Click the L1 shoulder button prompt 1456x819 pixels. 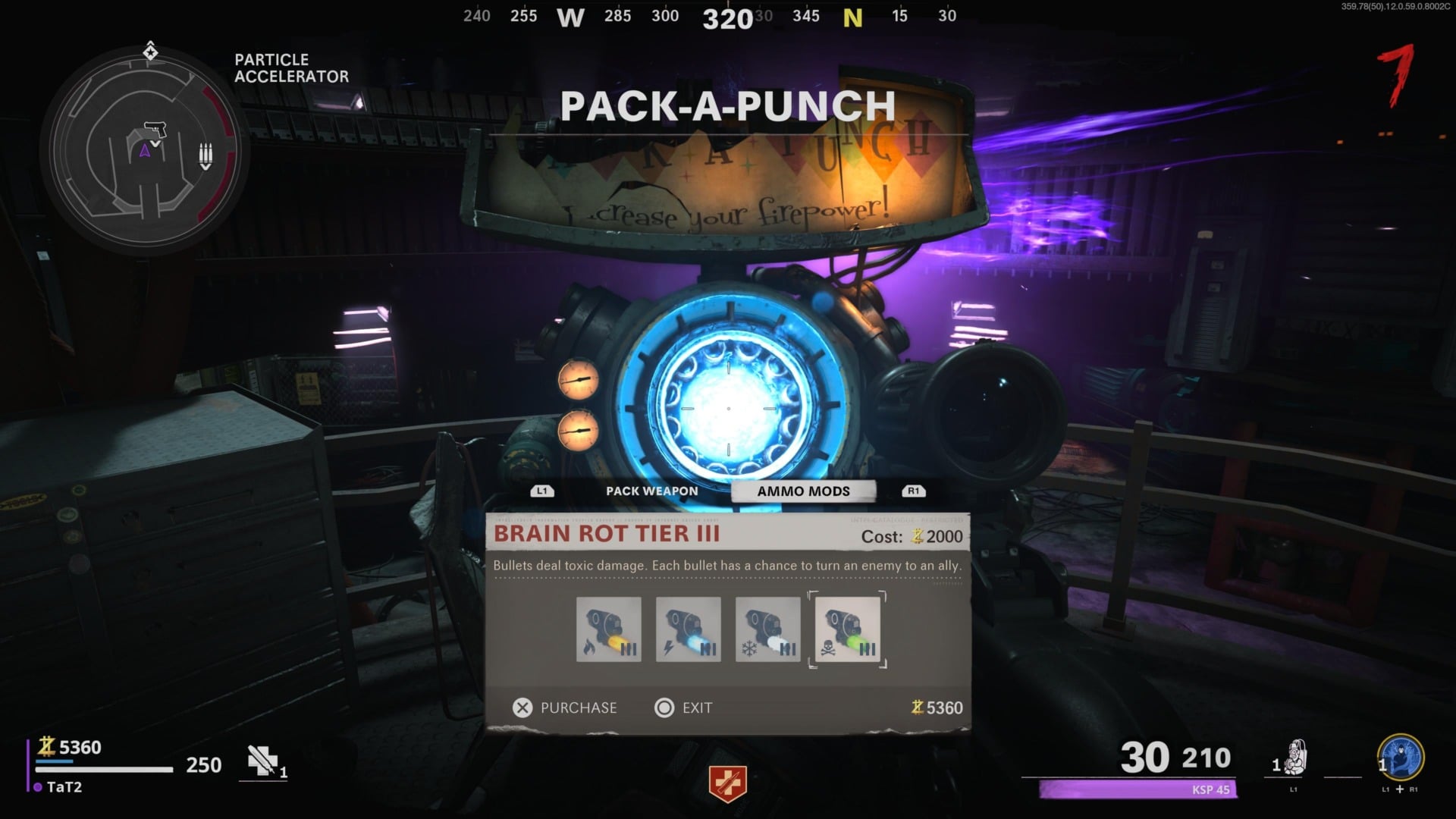coord(541,491)
